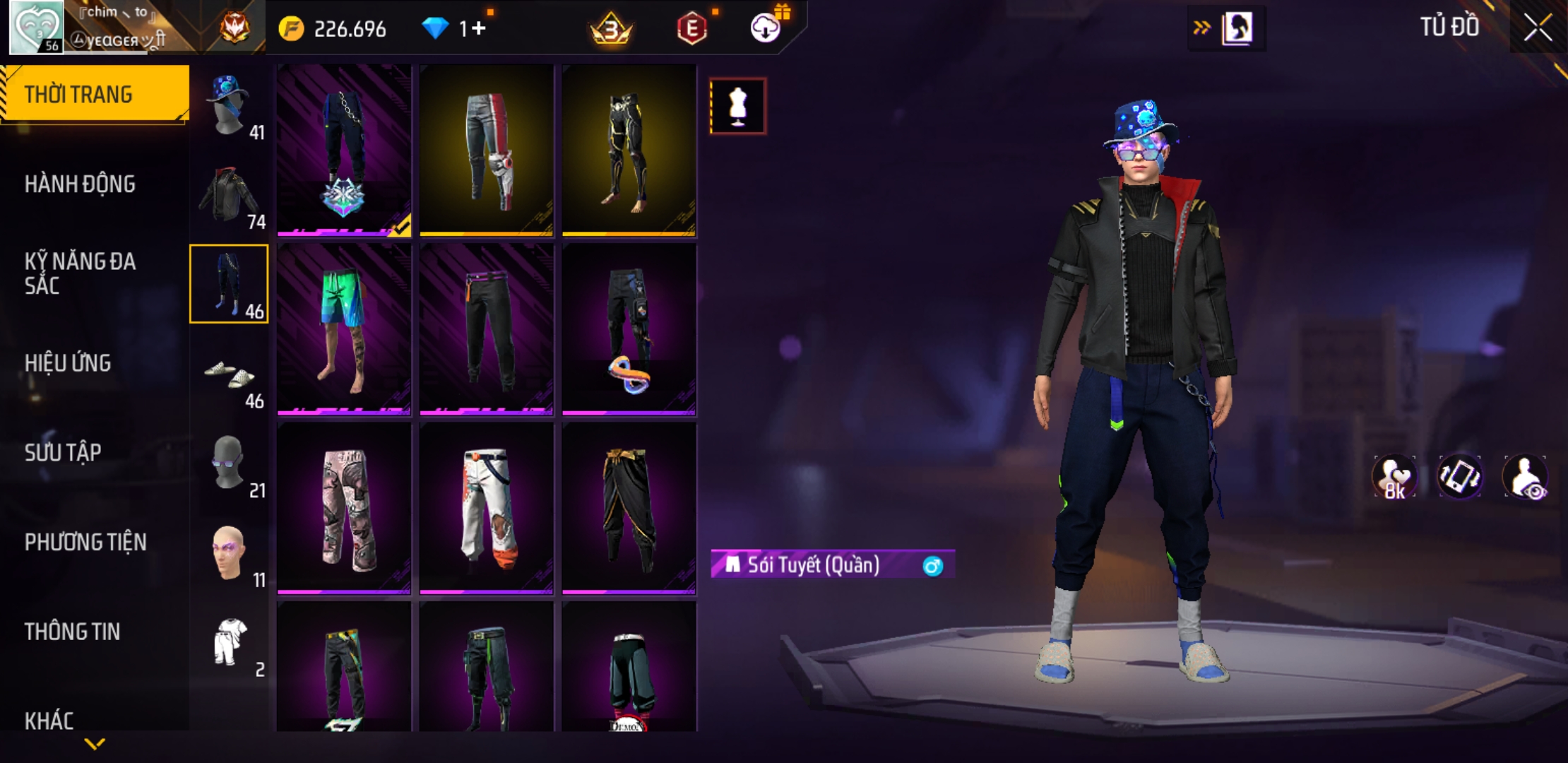Add diamonds with the plus button
Screen dimensions: 1568x763
tap(480, 29)
